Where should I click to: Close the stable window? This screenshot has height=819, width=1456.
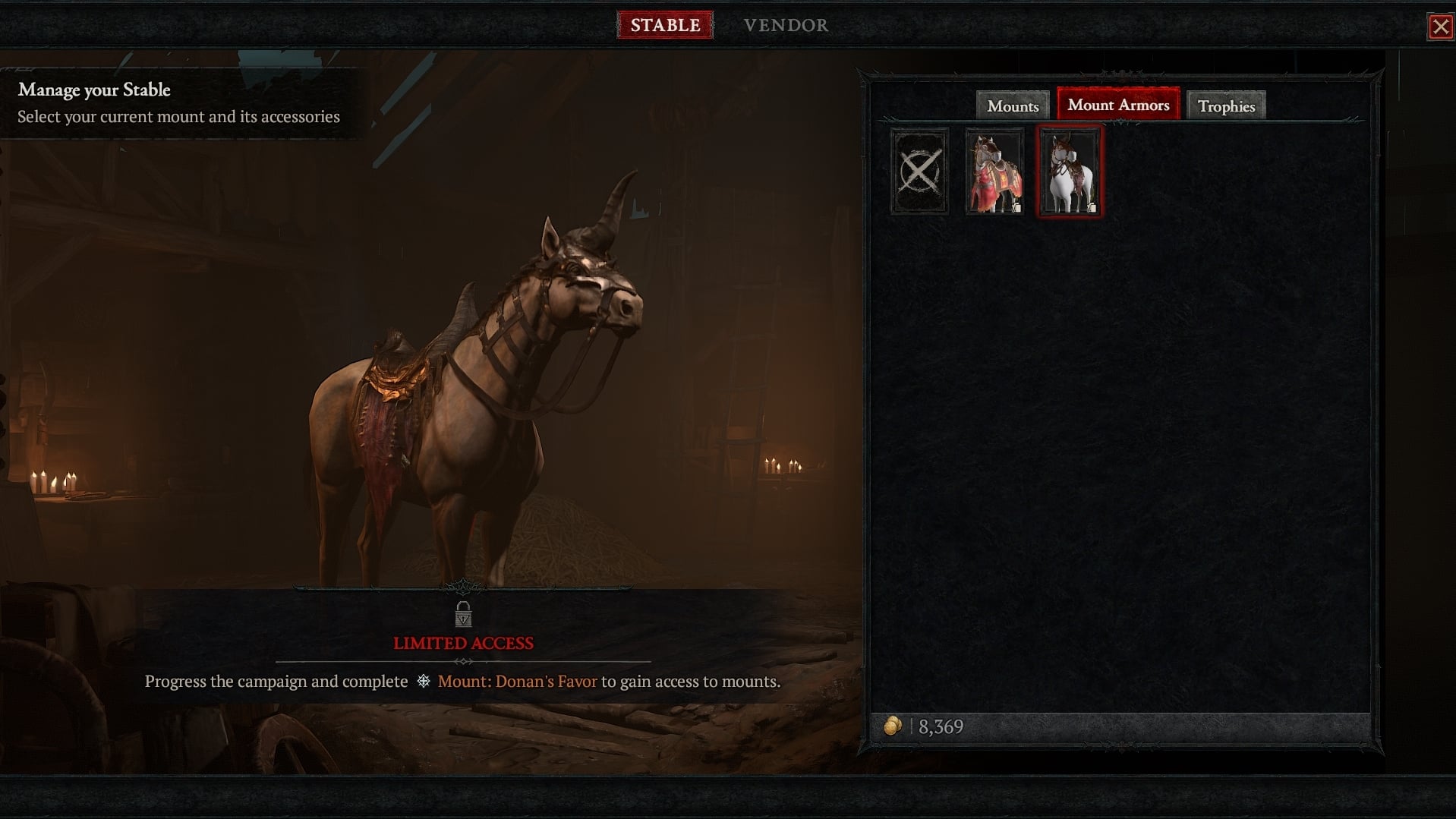tap(1440, 27)
